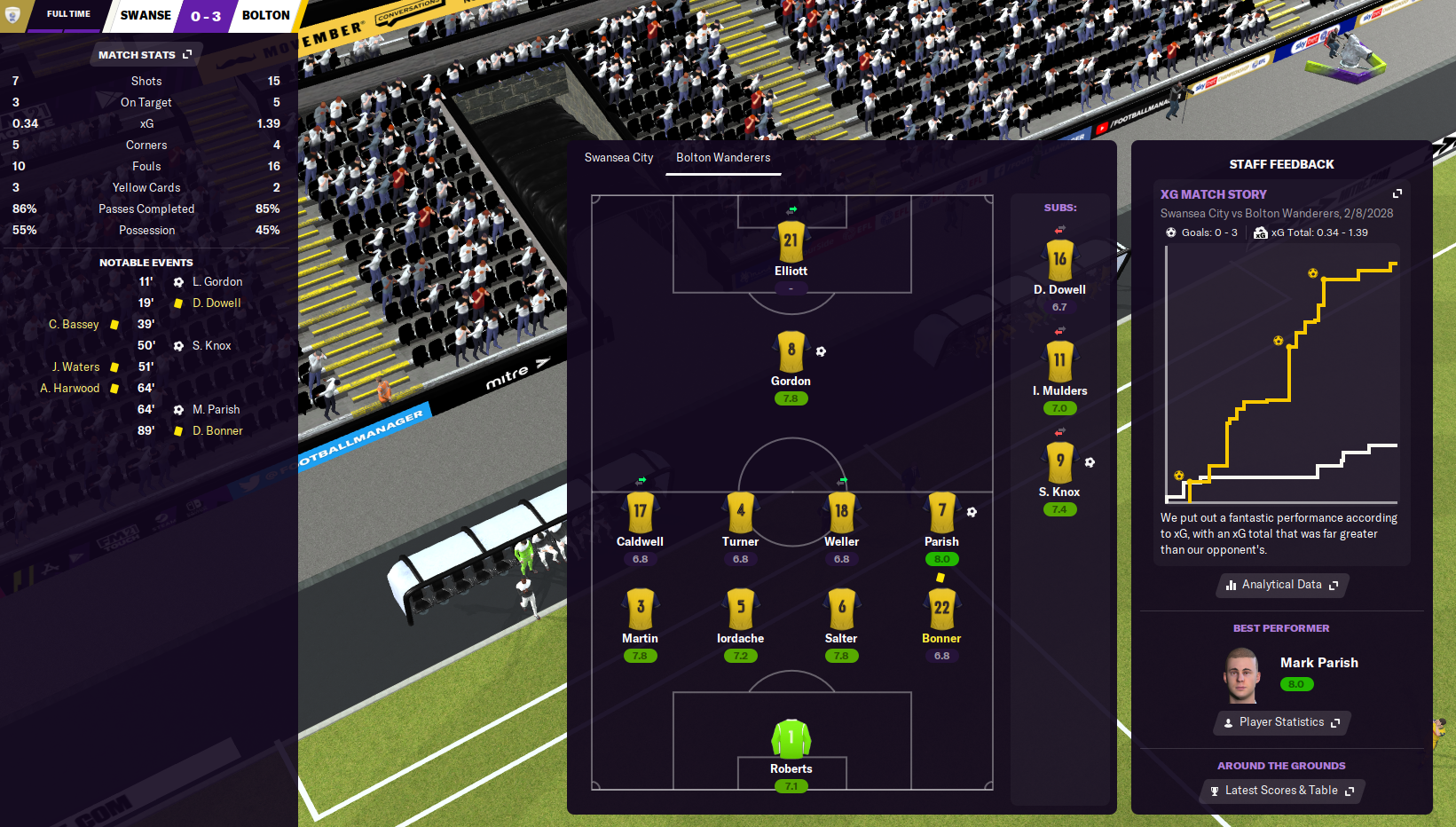1456x827 pixels.
Task: Show Latest Scores & Table
Action: tap(1281, 791)
